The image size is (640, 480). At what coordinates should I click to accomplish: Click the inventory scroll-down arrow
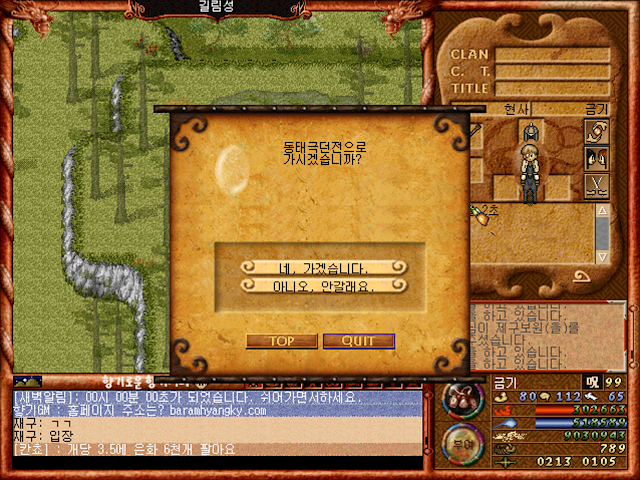[x=602, y=254]
